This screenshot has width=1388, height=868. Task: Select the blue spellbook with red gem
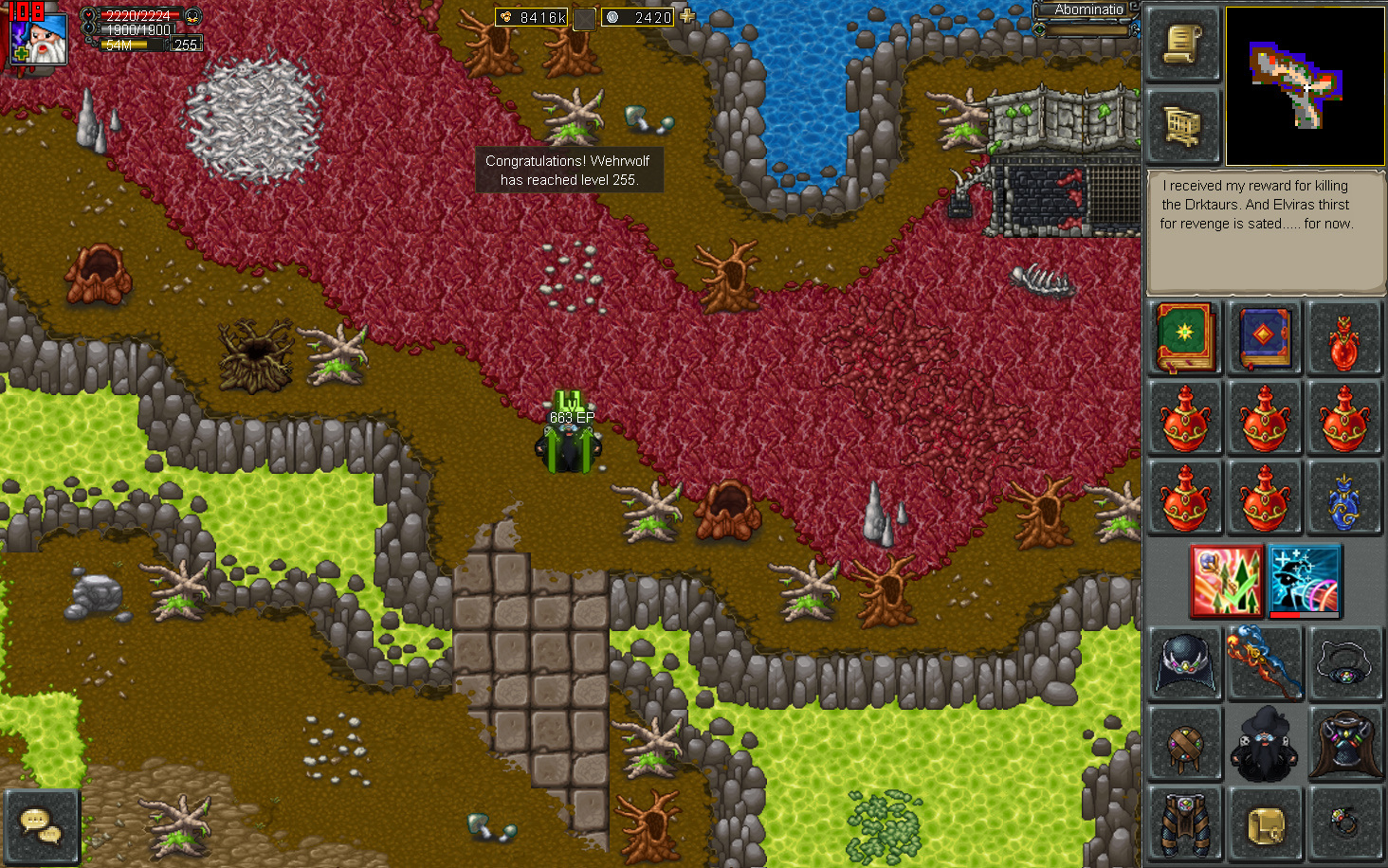[x=1265, y=336]
